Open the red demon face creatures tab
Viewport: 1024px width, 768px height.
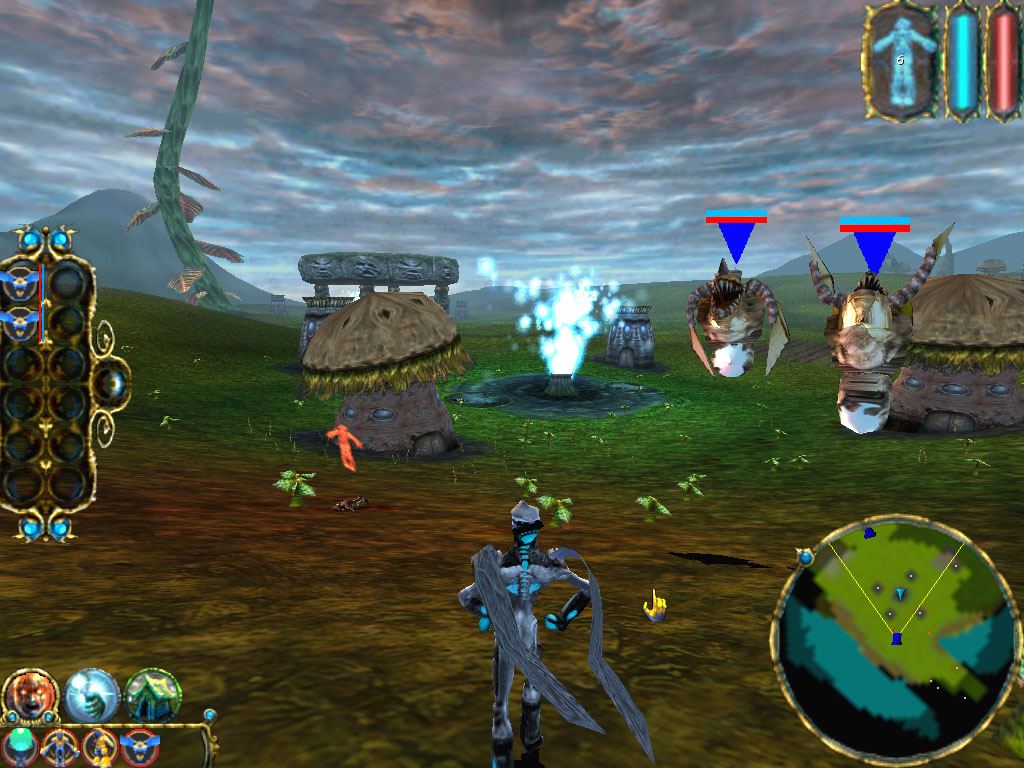(30, 694)
